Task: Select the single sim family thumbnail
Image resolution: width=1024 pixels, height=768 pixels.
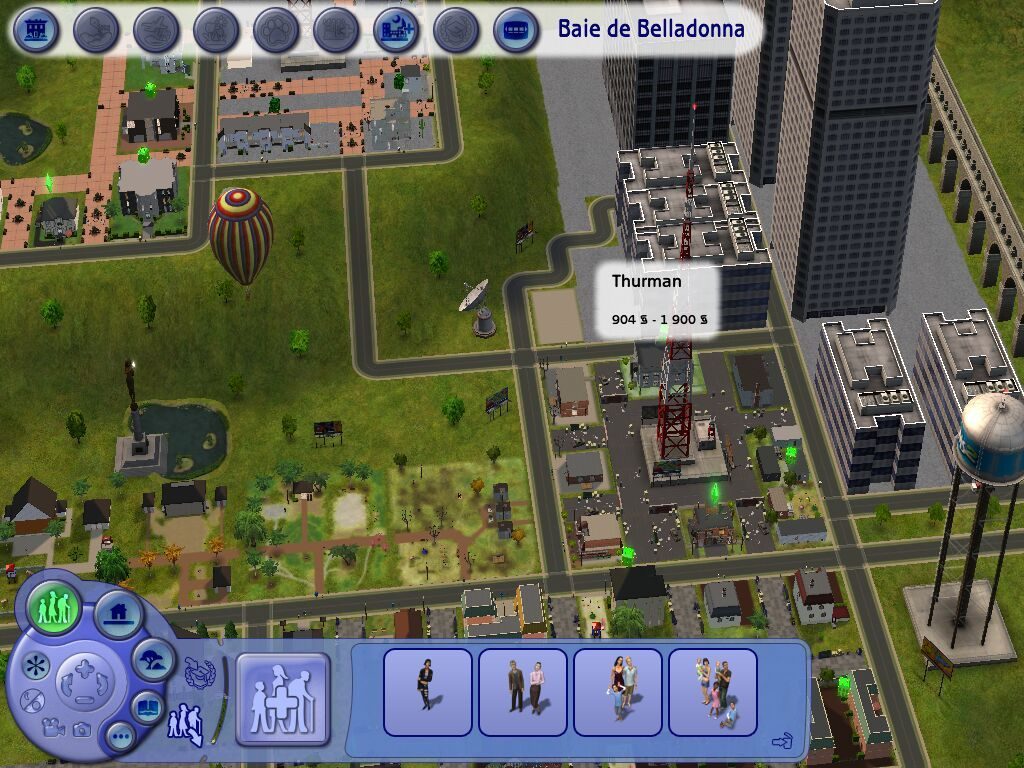Action: point(427,691)
